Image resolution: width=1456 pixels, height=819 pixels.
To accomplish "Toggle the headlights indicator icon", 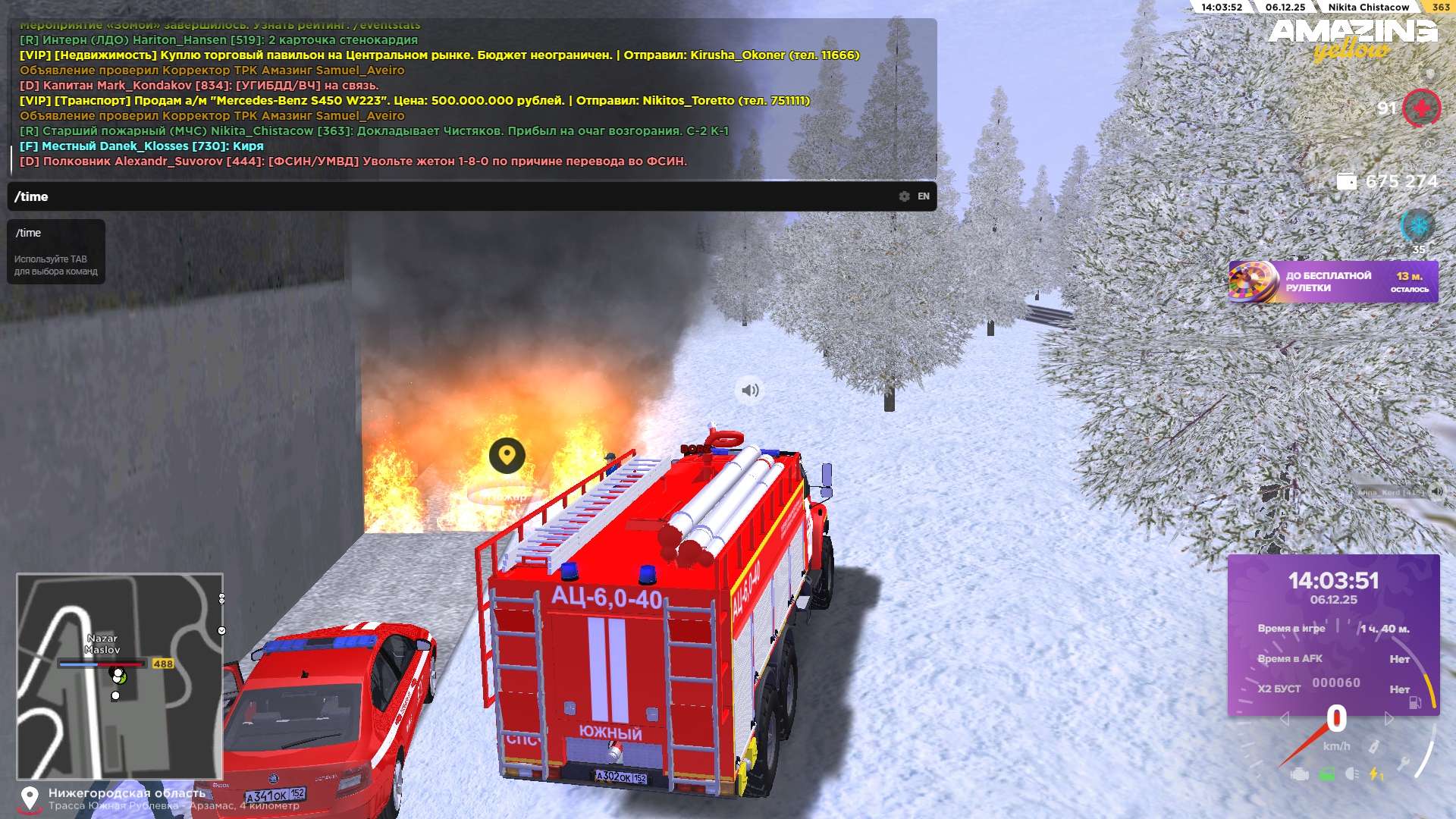I will [x=1351, y=774].
